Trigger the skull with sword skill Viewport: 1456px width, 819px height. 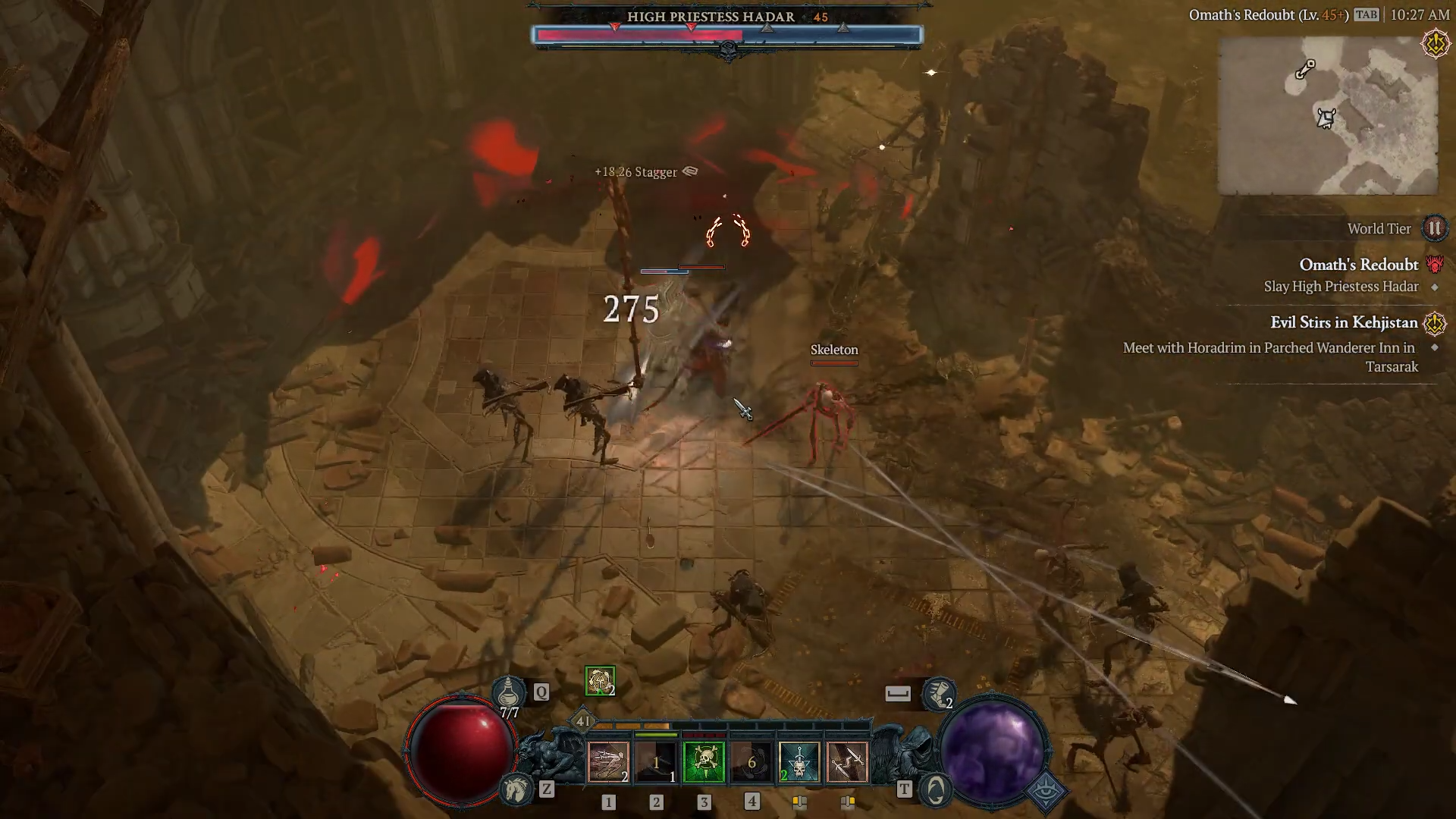click(x=799, y=761)
